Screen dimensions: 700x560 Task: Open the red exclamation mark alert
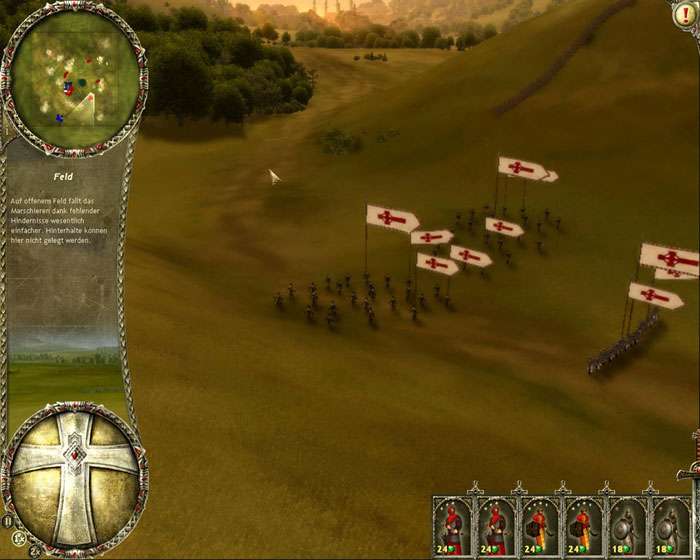pos(684,17)
